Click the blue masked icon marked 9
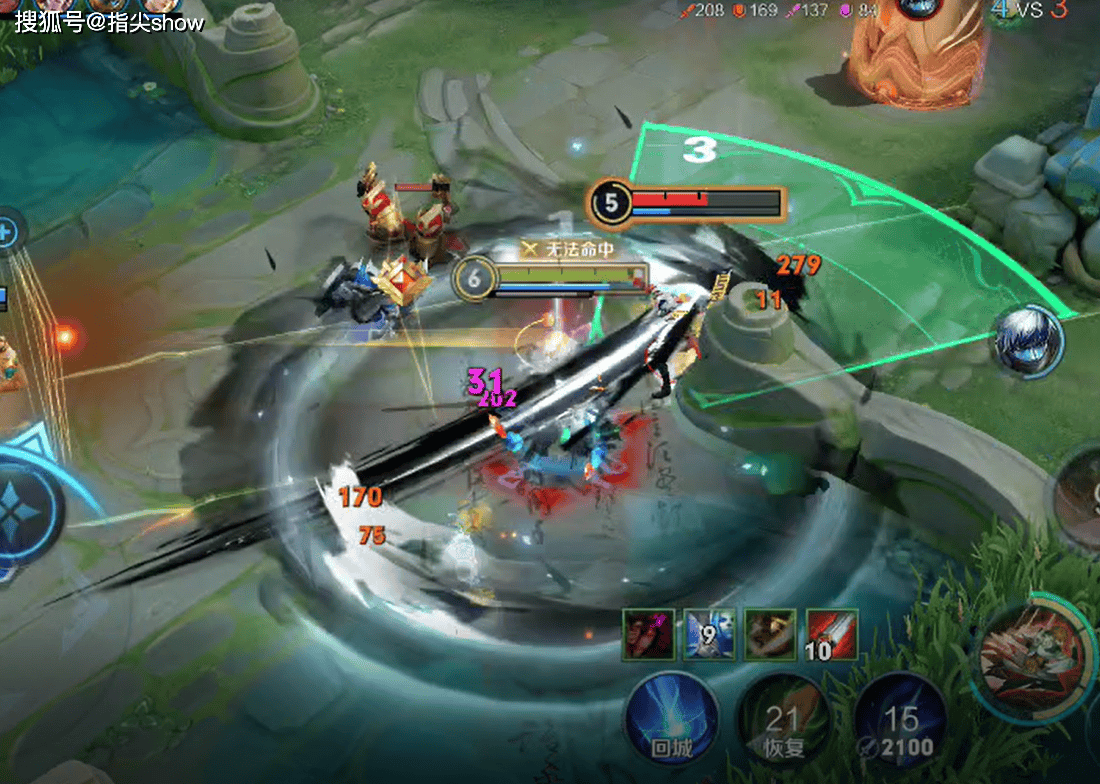The image size is (1100, 784). pos(710,635)
